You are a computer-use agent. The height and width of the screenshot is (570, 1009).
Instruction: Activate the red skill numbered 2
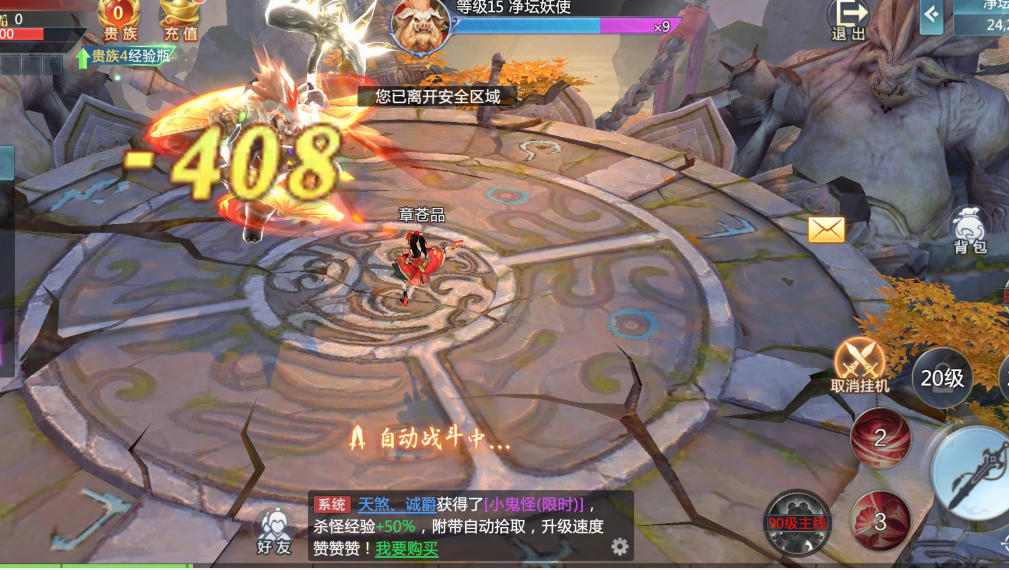880,437
